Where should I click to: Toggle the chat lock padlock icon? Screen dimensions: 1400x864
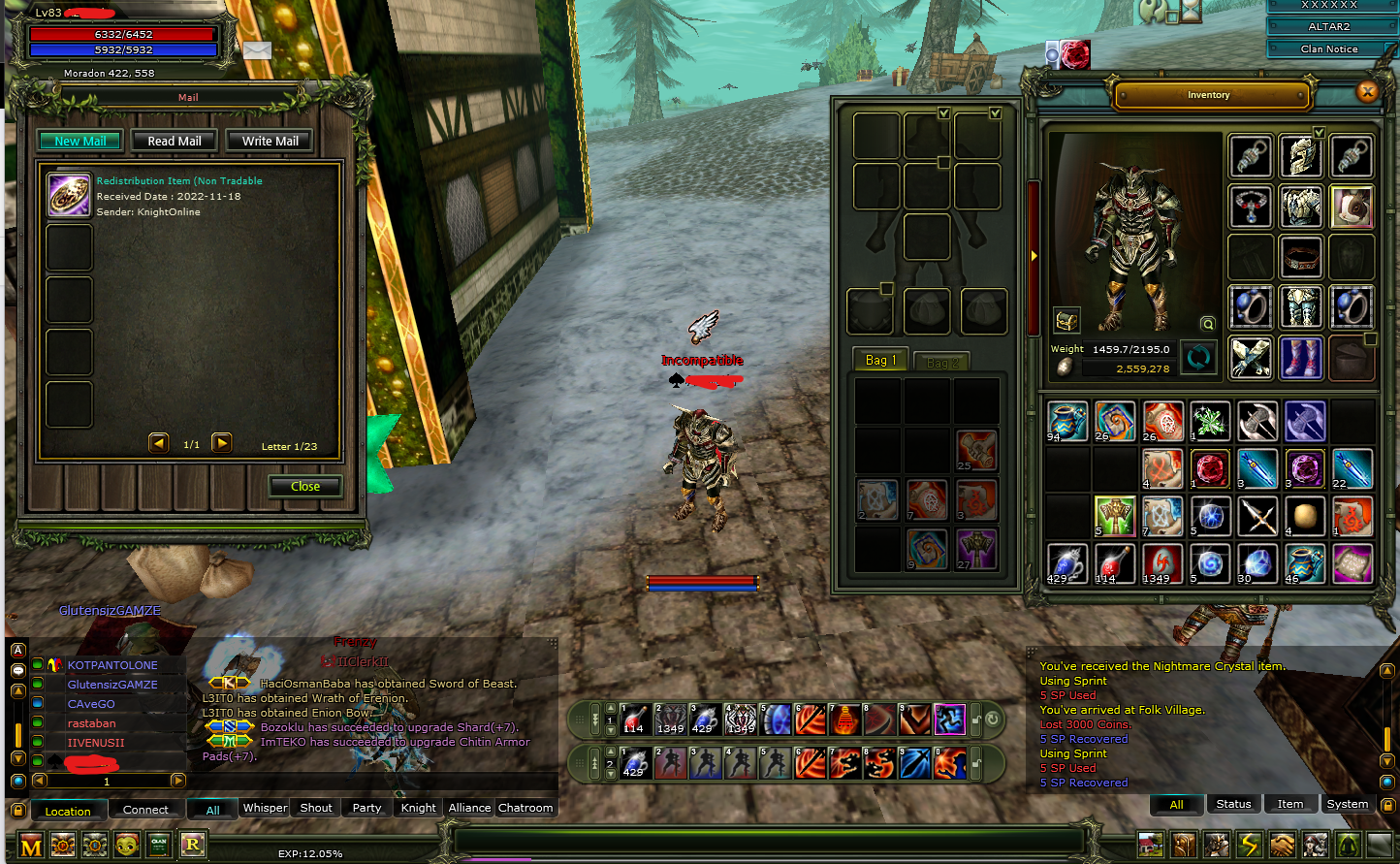pyautogui.click(x=18, y=811)
